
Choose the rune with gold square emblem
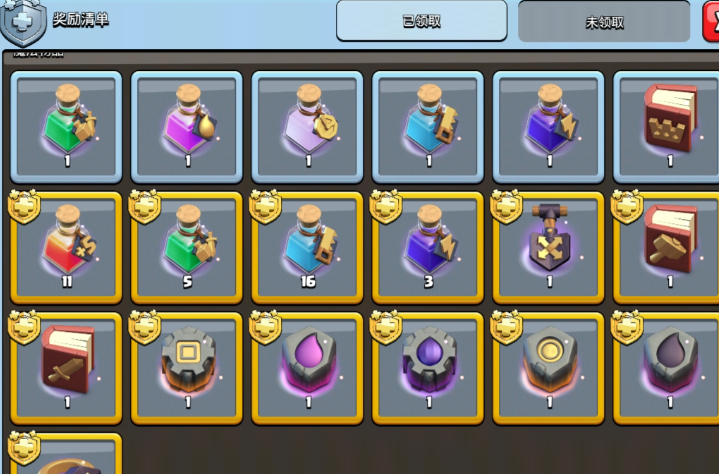pyautogui.click(x=187, y=367)
